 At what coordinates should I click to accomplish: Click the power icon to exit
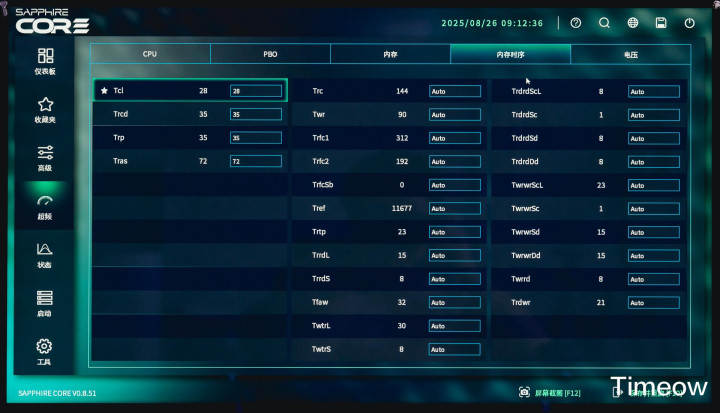689,23
